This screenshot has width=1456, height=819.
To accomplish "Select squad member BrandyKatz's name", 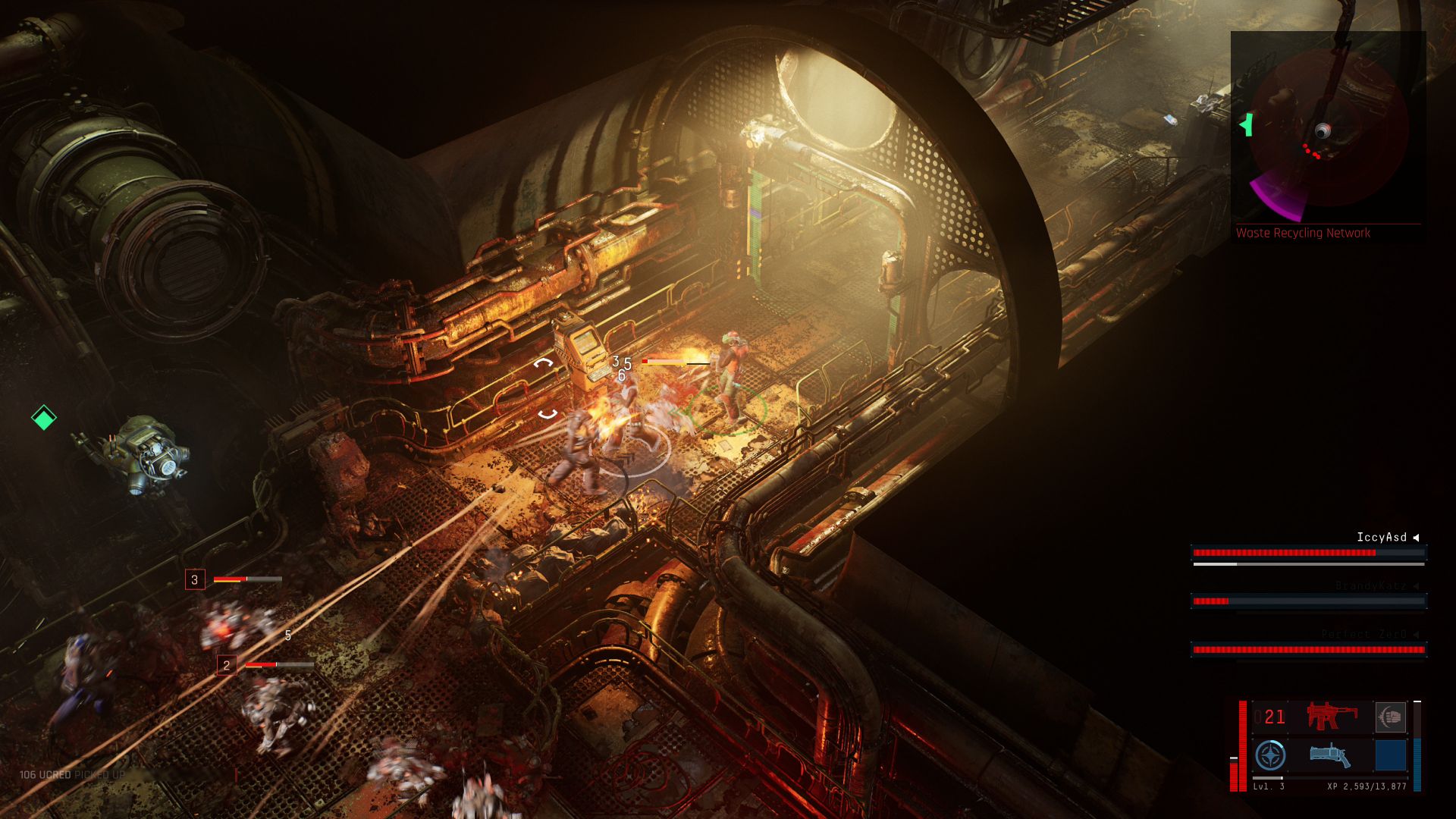I will pos(1370,585).
